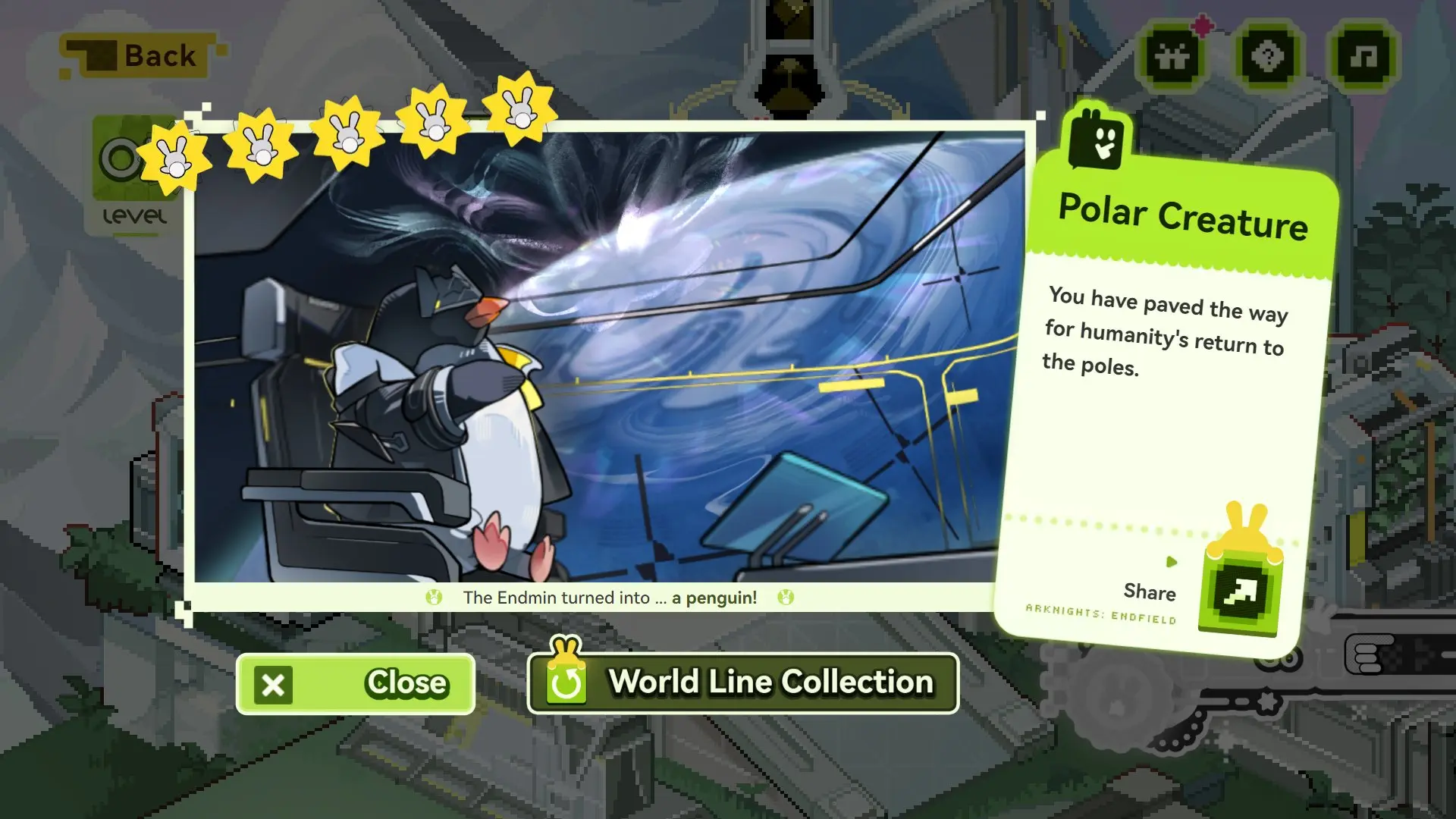Open the gift box rewards icon
The height and width of the screenshot is (819, 1456).
click(x=1172, y=56)
